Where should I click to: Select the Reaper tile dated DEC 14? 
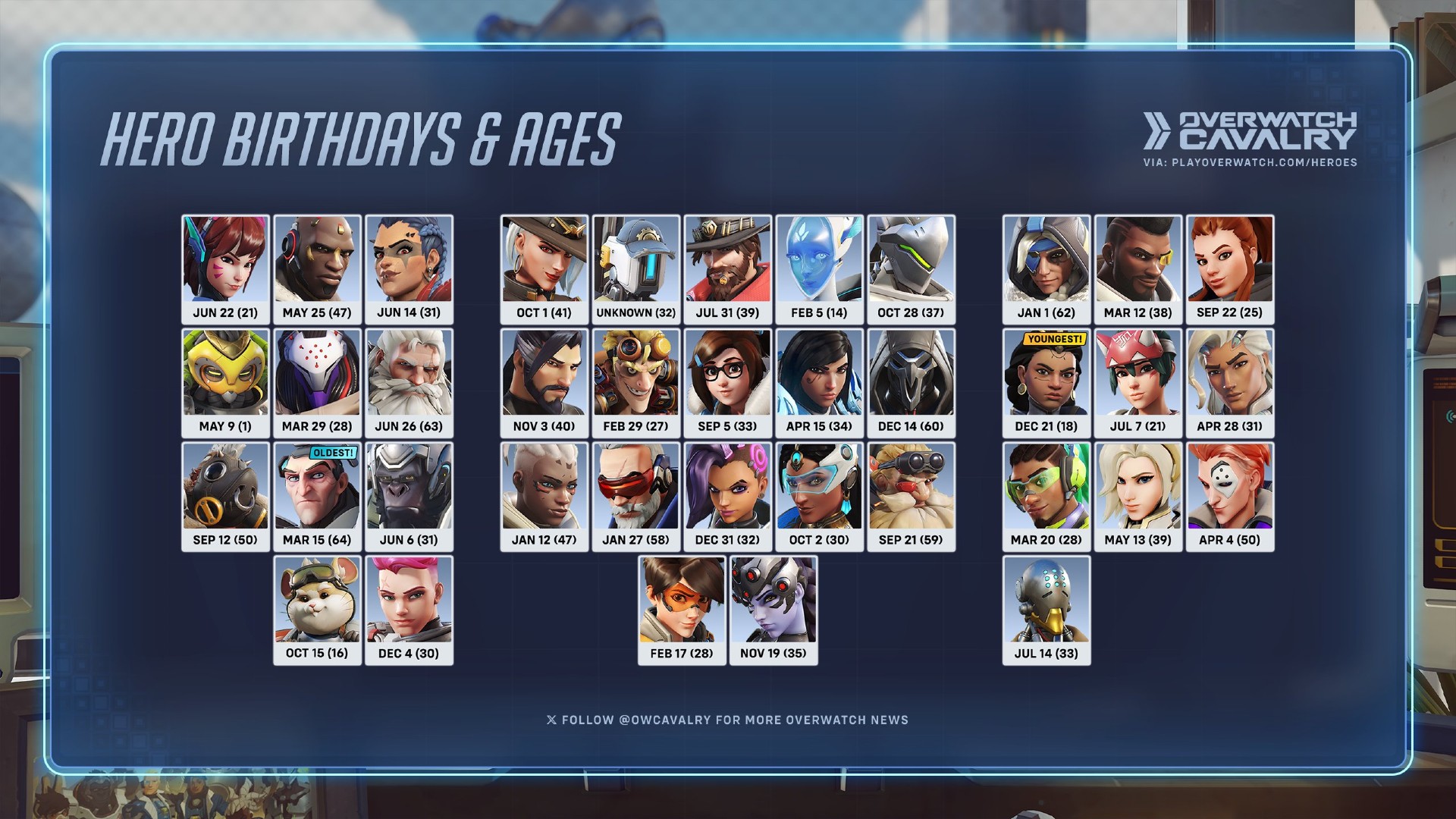[x=911, y=383]
